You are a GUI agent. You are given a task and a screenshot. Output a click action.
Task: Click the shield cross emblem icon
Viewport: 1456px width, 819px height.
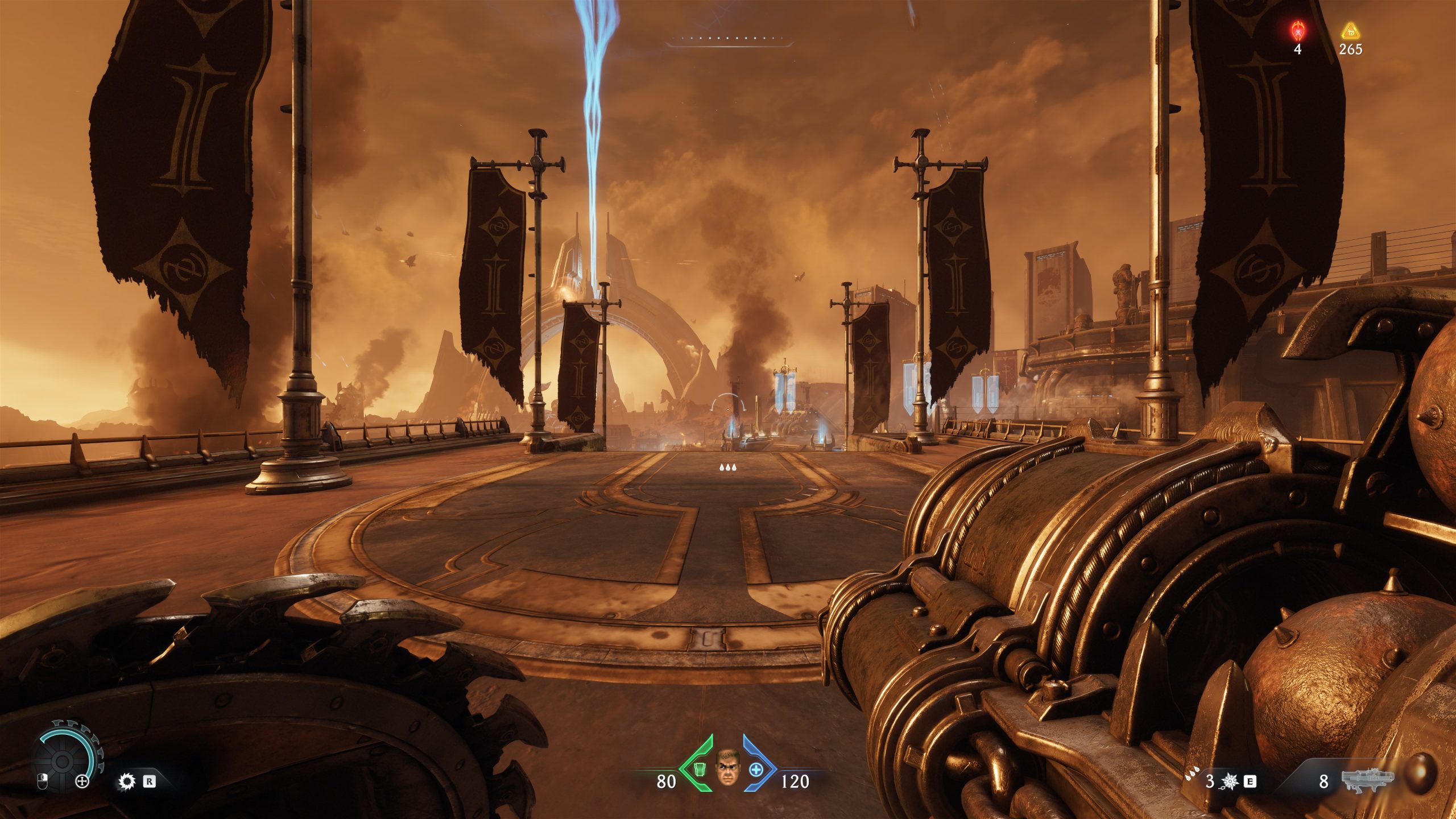82,781
